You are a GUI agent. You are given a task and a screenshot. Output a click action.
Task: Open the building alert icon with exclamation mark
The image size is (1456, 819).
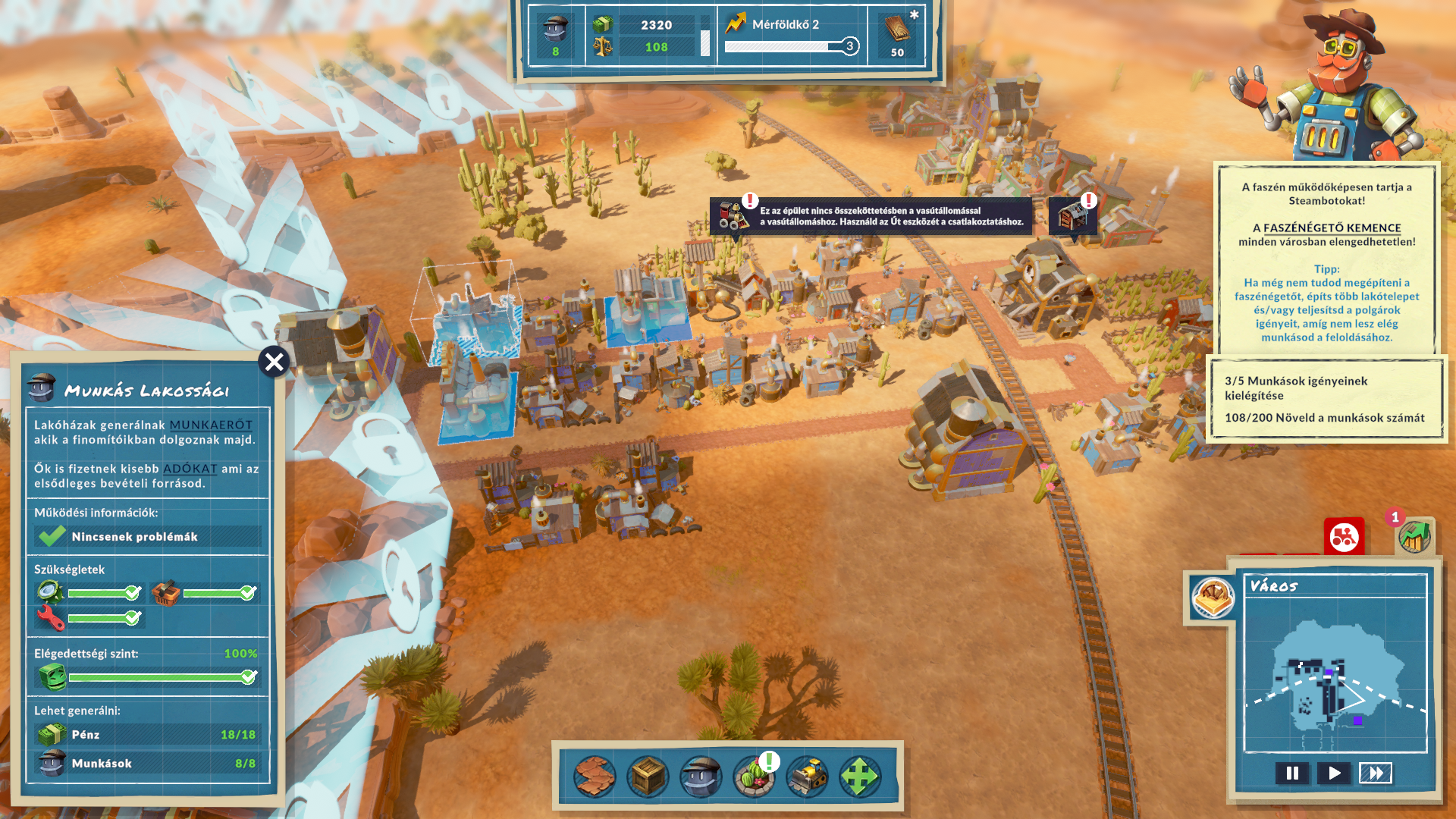click(1072, 215)
